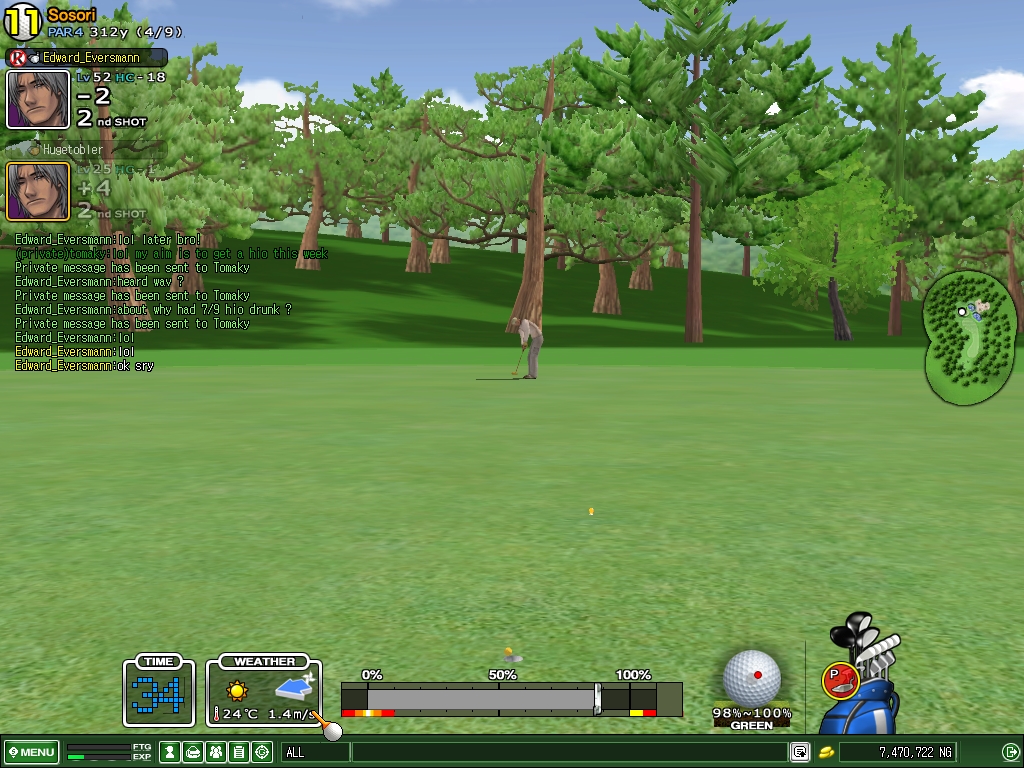Select the crosshair target icon
Screen dimensions: 1024x768
[263, 752]
